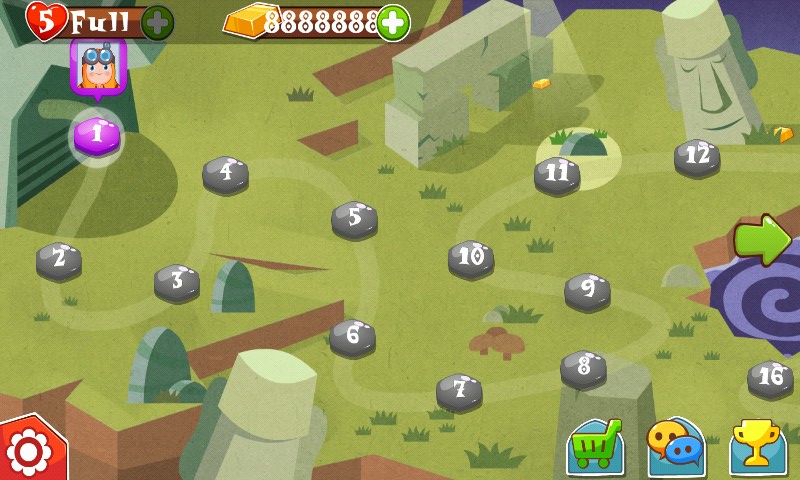Open settings with the red gear button

(x=28, y=452)
